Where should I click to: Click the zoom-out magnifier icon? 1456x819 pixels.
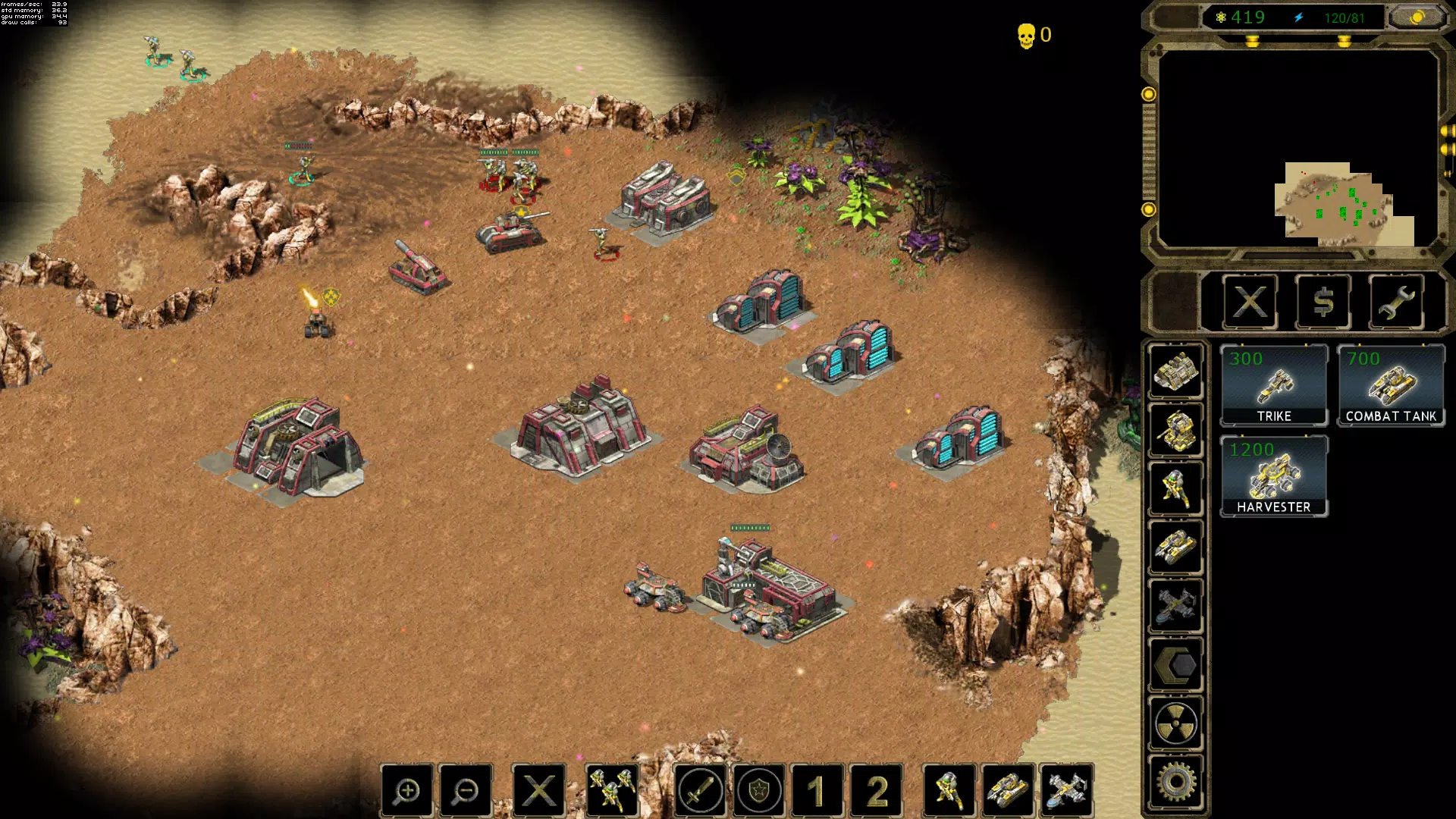(466, 790)
